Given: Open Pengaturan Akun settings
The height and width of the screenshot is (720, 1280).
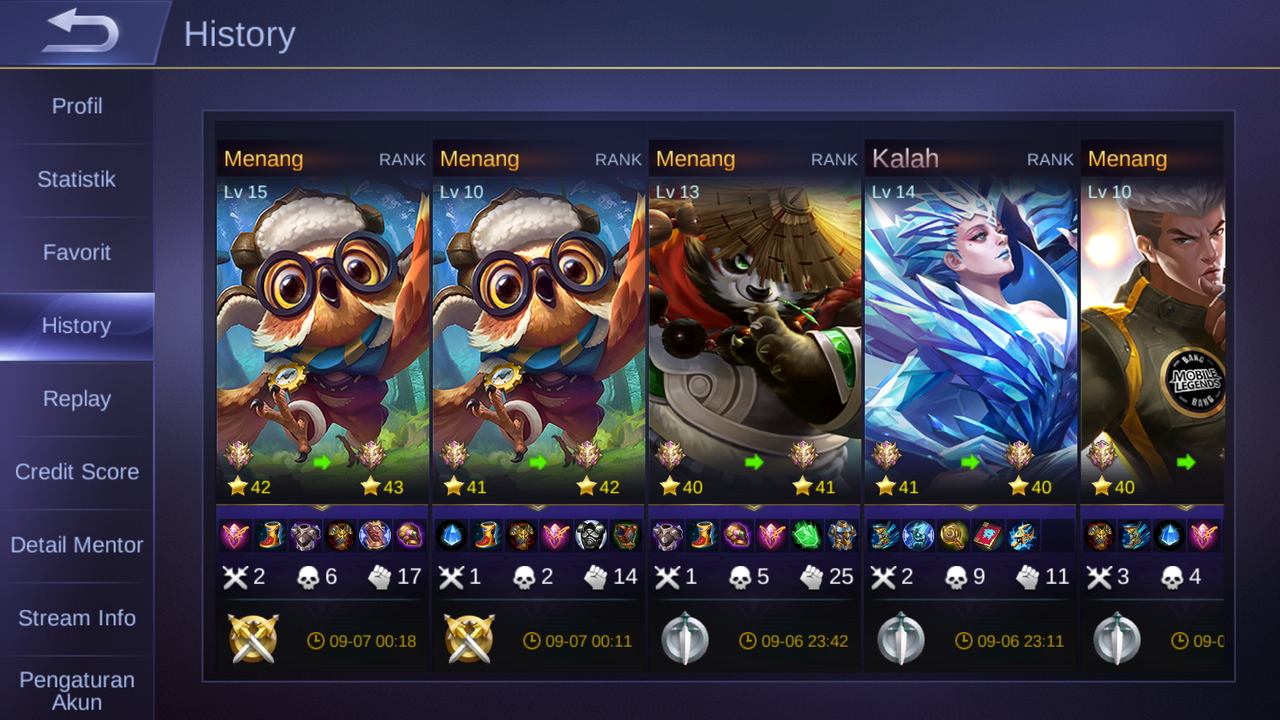Looking at the screenshot, I should [x=77, y=690].
